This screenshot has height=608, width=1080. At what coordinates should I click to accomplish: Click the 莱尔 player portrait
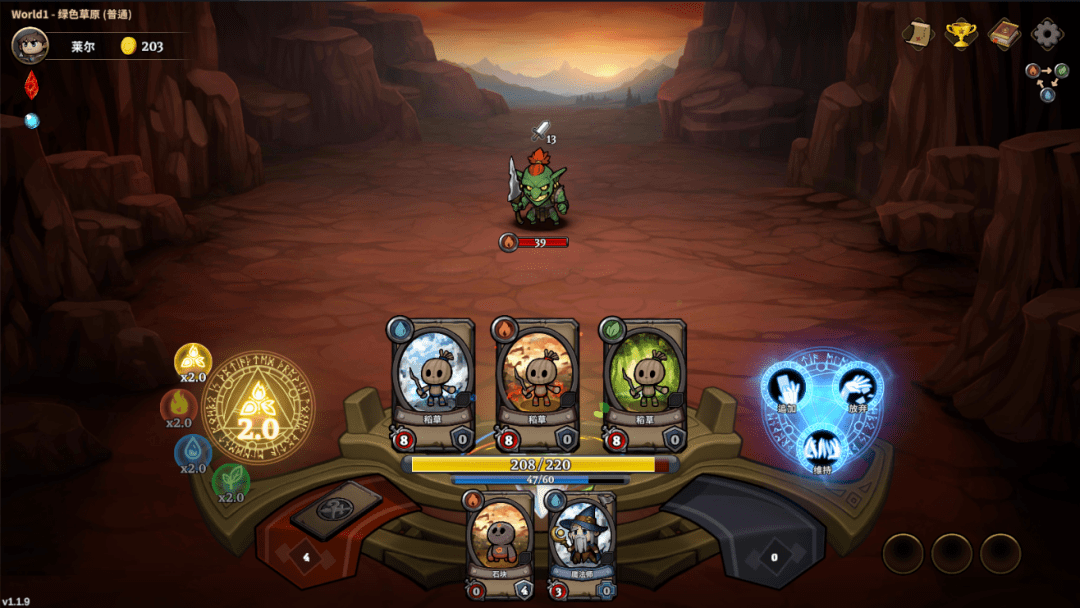click(30, 45)
